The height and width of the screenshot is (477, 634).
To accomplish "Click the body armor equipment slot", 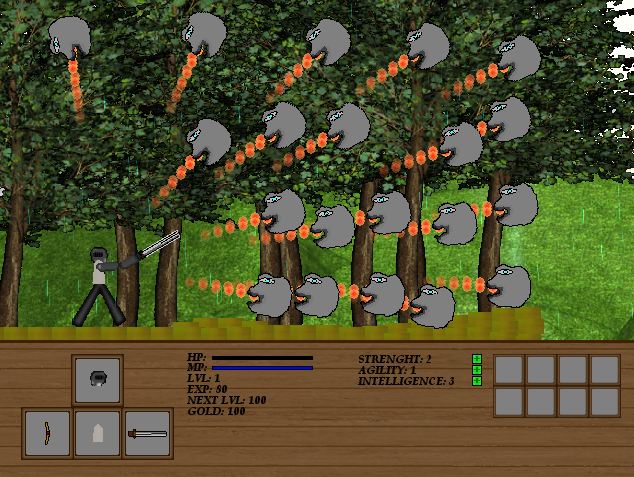I will [x=97, y=433].
